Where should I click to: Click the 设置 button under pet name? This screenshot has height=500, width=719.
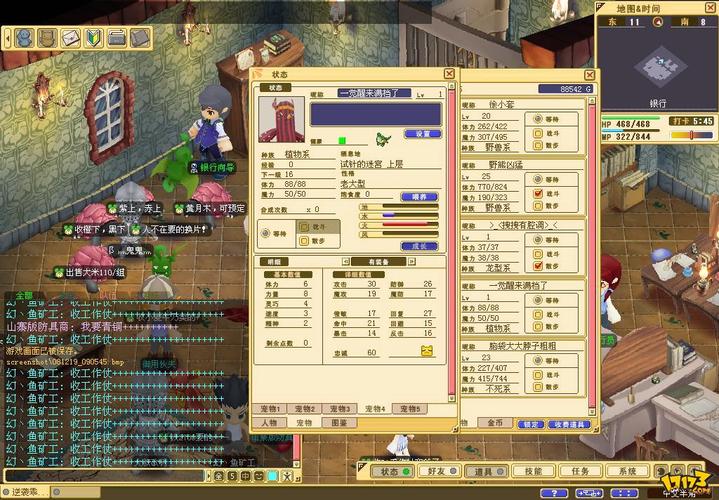pos(422,133)
